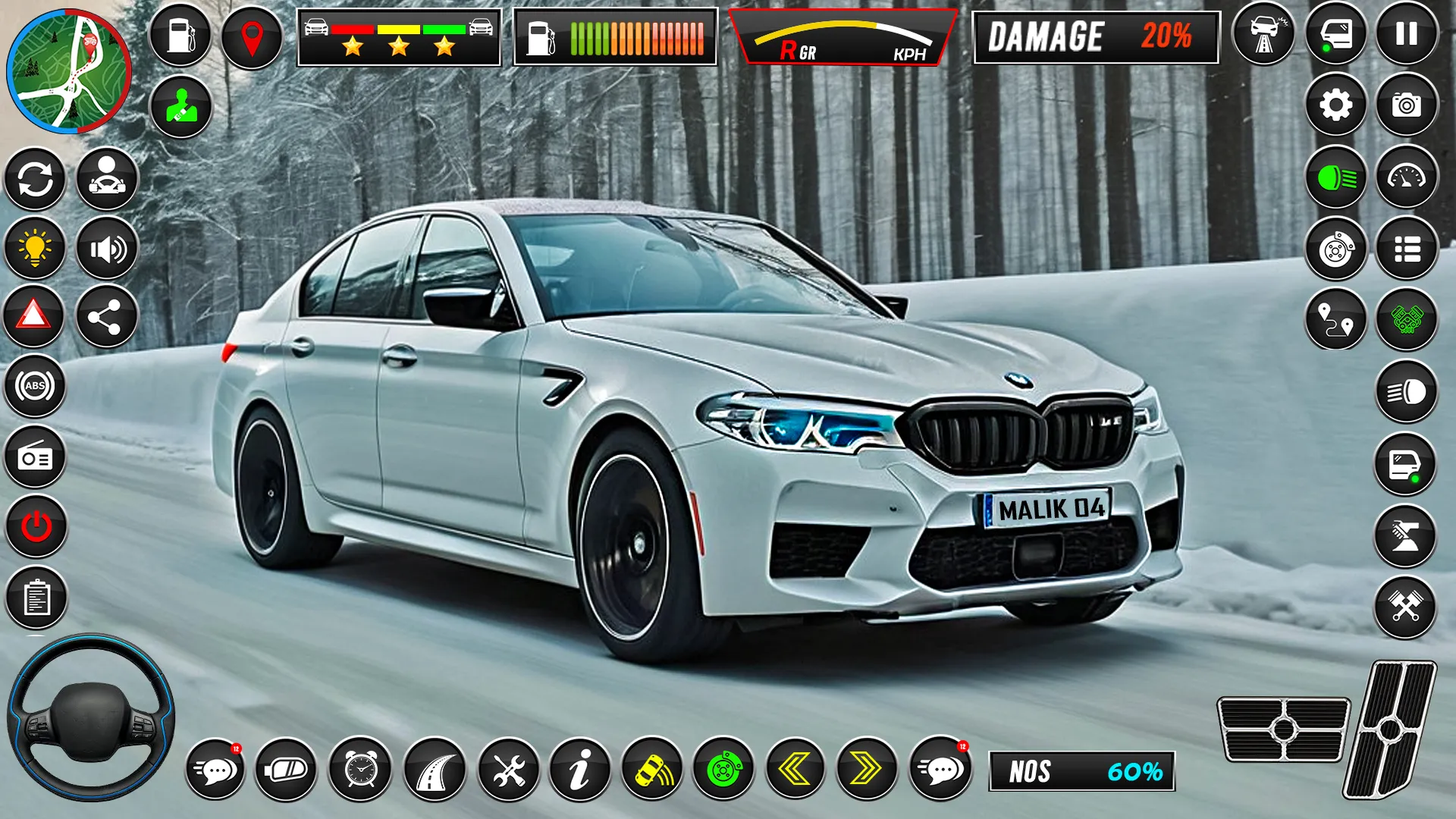The width and height of the screenshot is (1456, 819).
Task: Take a screenshot with the camera icon
Action: [x=1407, y=105]
